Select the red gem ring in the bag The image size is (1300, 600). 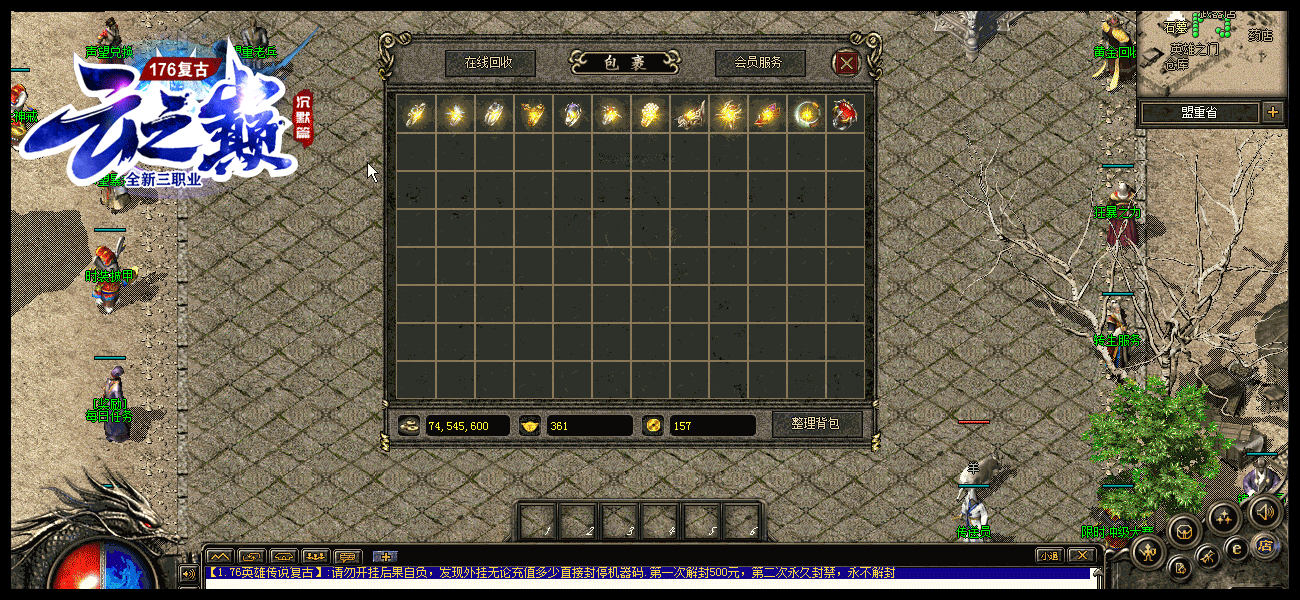click(845, 114)
